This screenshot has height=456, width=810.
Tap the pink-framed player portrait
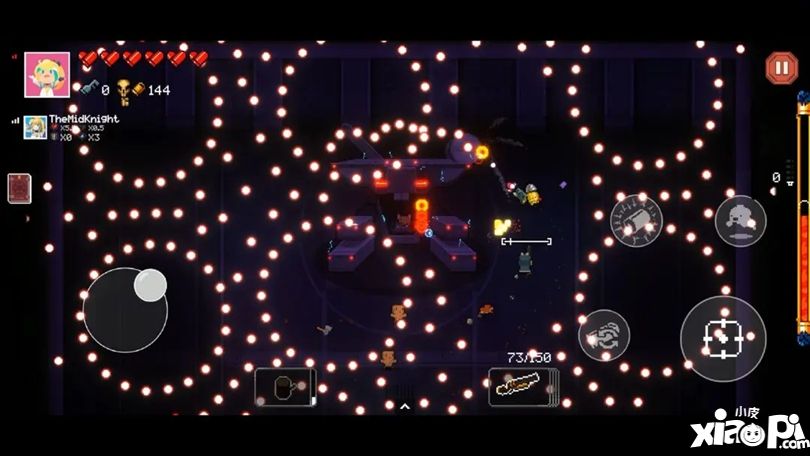tap(47, 75)
